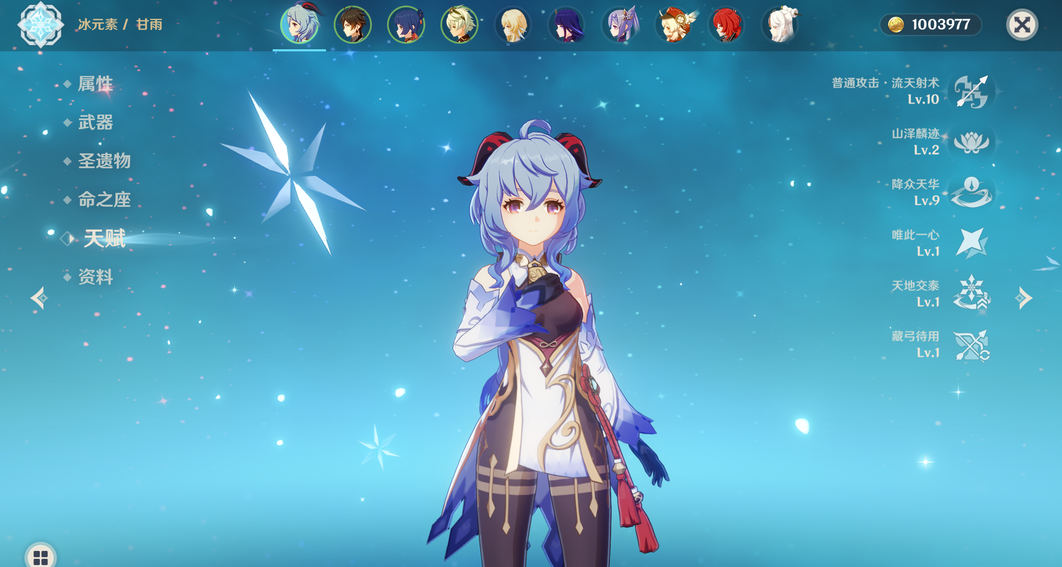Go to the 圣遗物 artifacts section
Viewport: 1062px width, 567px height.
click(x=104, y=161)
